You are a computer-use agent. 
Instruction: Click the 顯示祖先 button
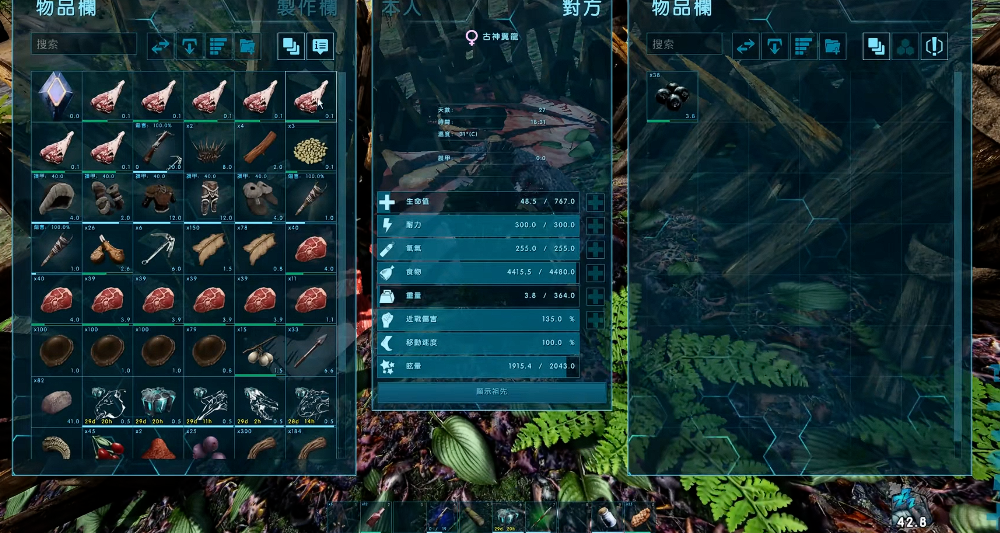click(x=491, y=392)
